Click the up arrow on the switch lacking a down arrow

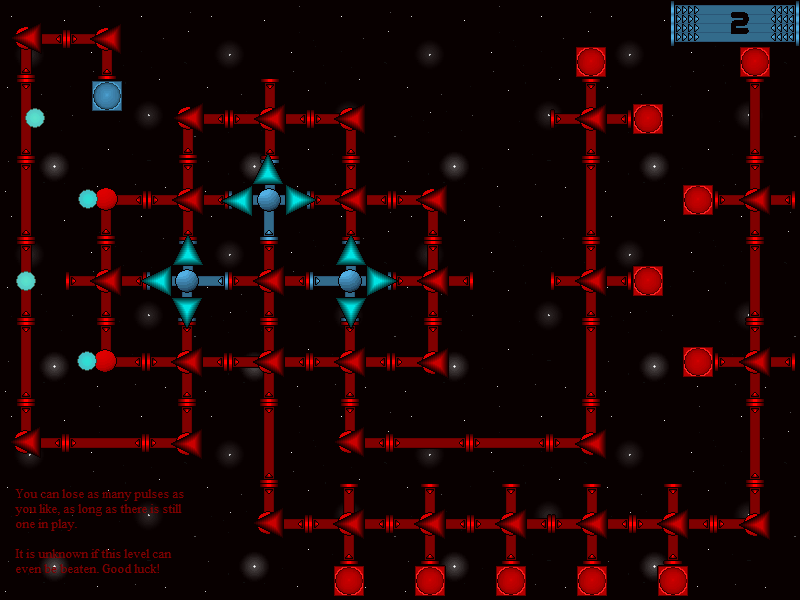[x=268, y=170]
